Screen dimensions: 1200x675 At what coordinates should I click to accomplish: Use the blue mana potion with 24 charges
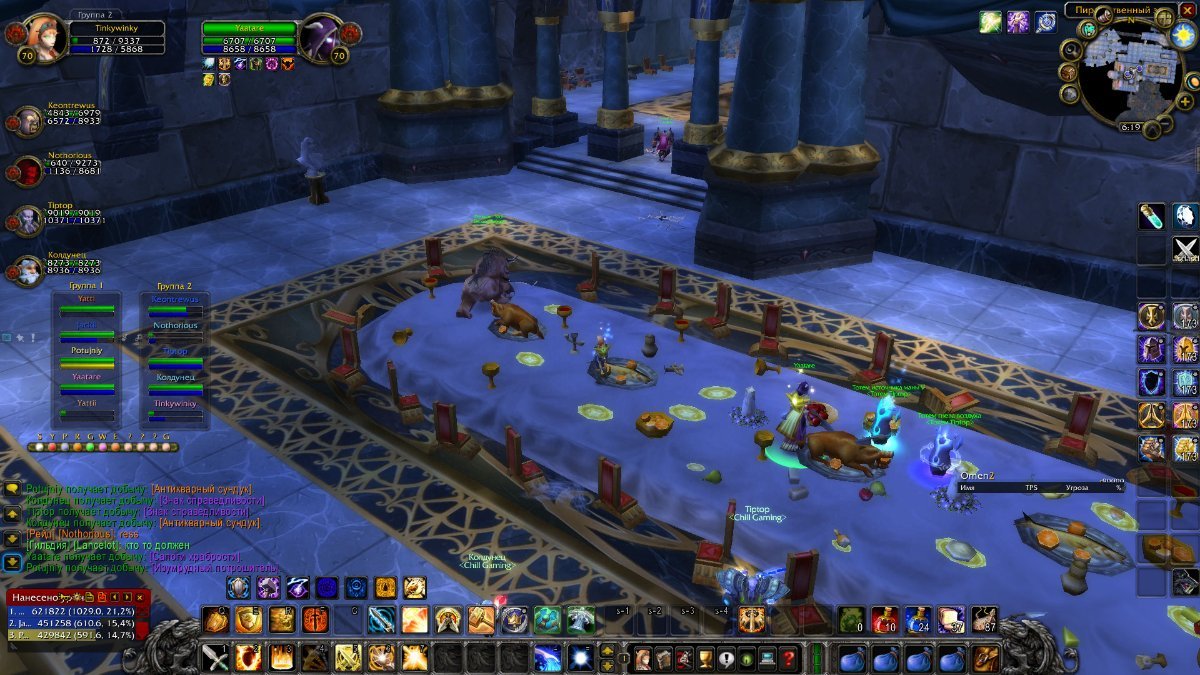point(917,620)
